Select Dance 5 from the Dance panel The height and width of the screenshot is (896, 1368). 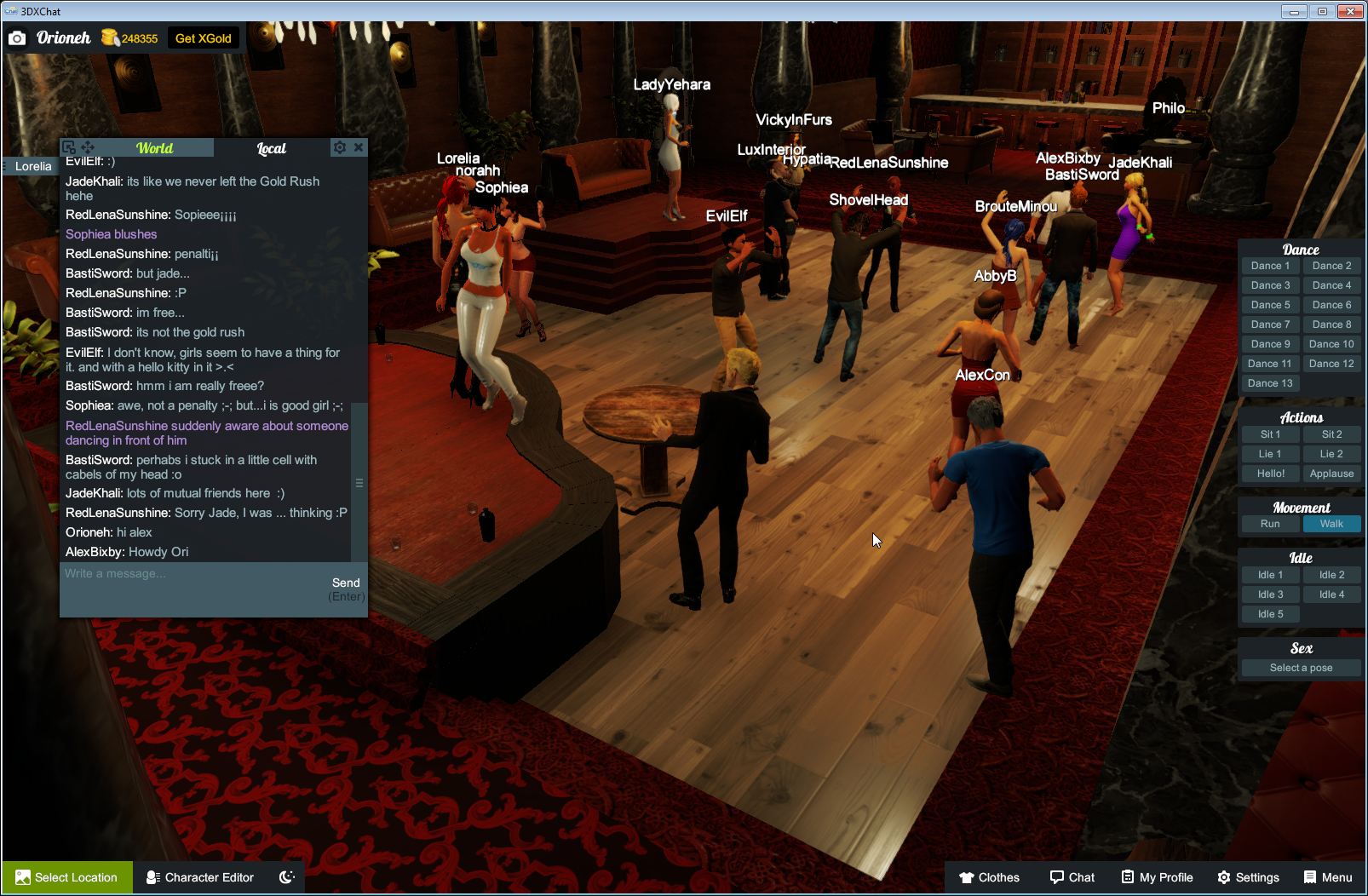coord(1270,304)
